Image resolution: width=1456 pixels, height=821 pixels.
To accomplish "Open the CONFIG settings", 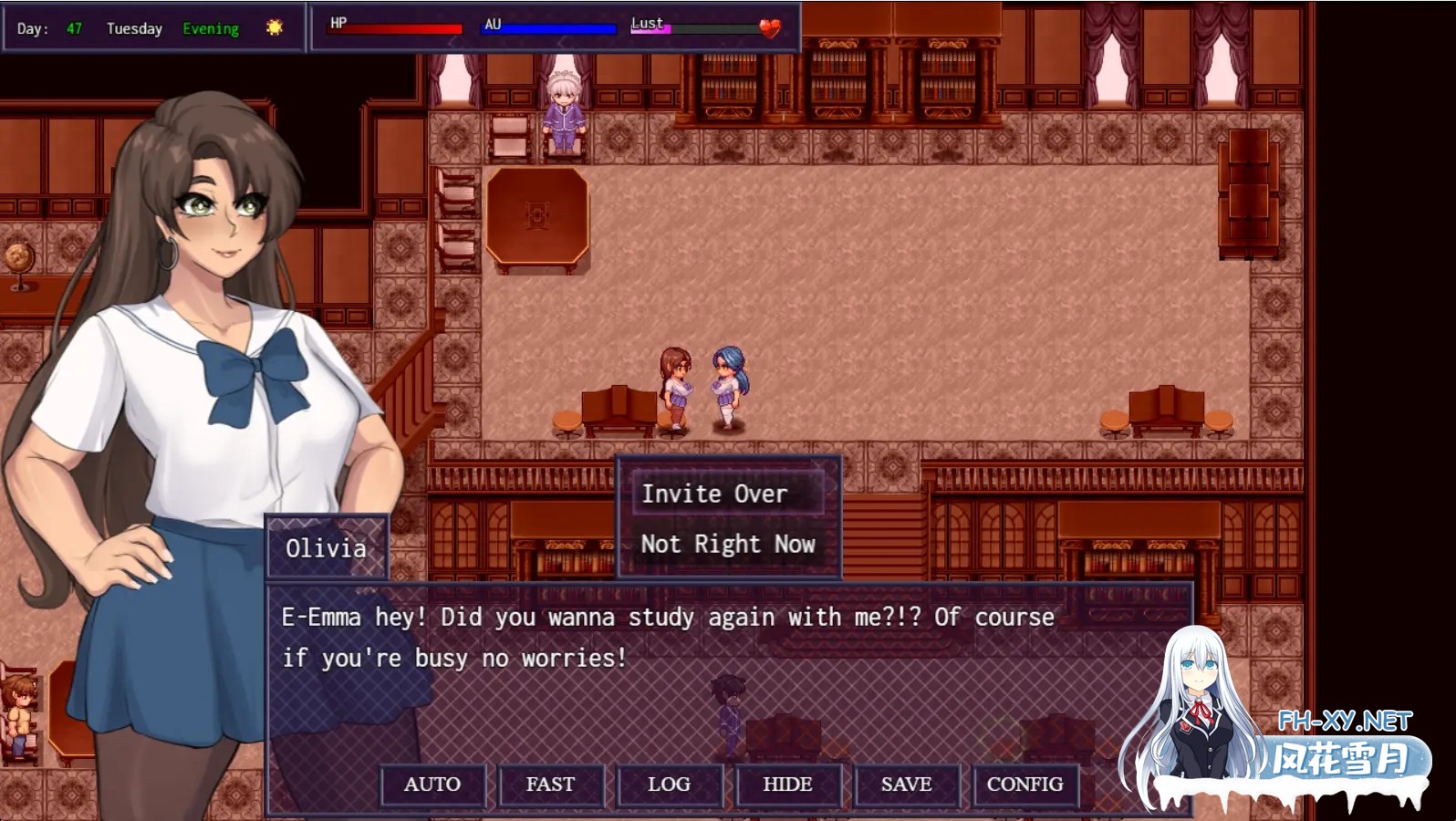I will pyautogui.click(x=1024, y=785).
